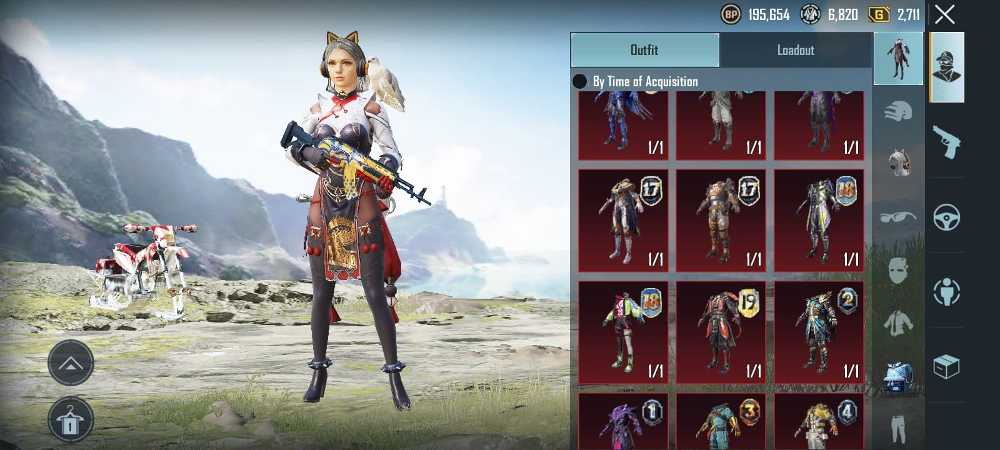1000x450 pixels.
Task: Choose the pants category
Action: pyautogui.click(x=898, y=427)
